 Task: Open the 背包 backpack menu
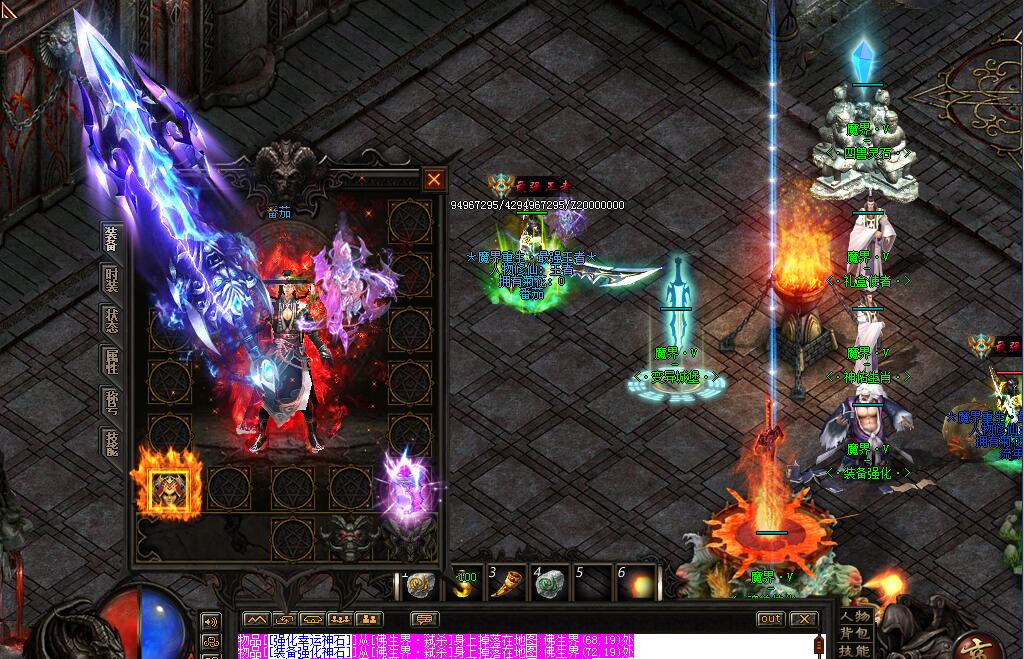(x=856, y=634)
